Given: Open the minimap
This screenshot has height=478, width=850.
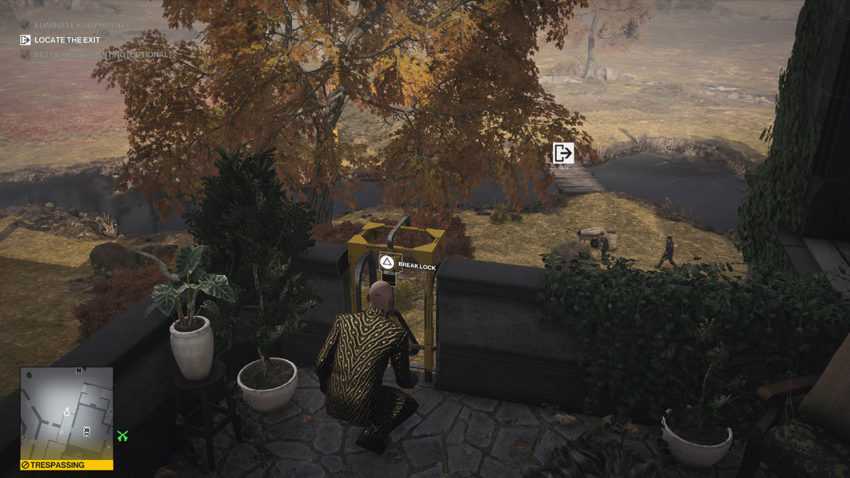Looking at the screenshot, I should (66, 413).
